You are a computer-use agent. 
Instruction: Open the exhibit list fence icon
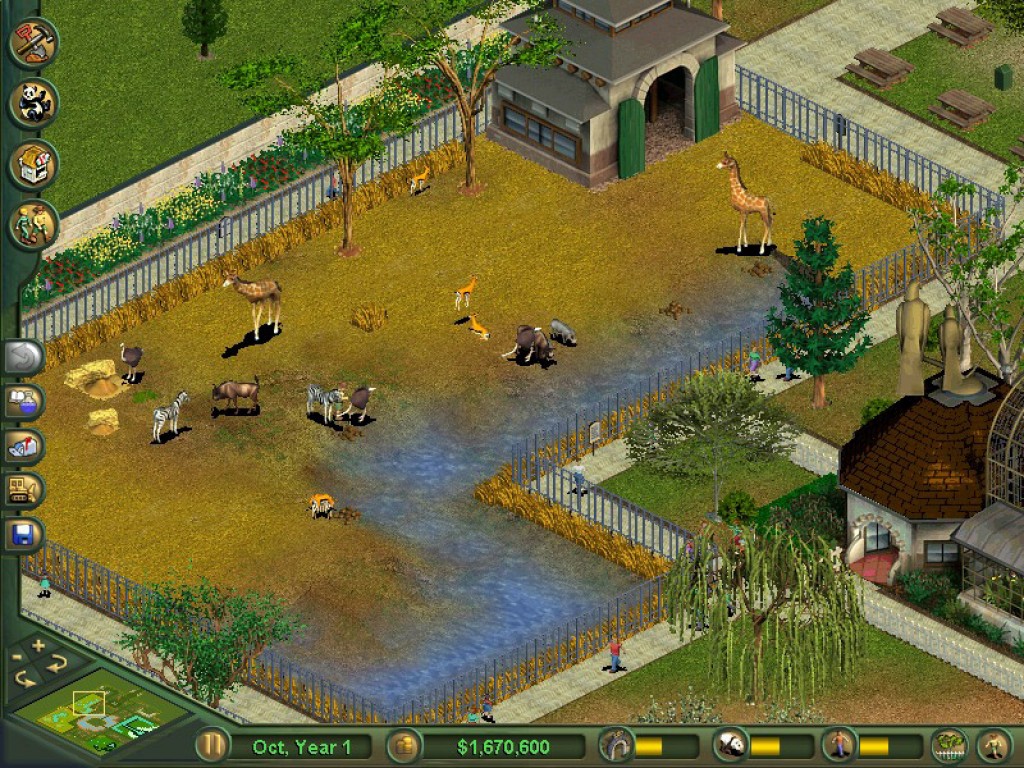(x=948, y=746)
